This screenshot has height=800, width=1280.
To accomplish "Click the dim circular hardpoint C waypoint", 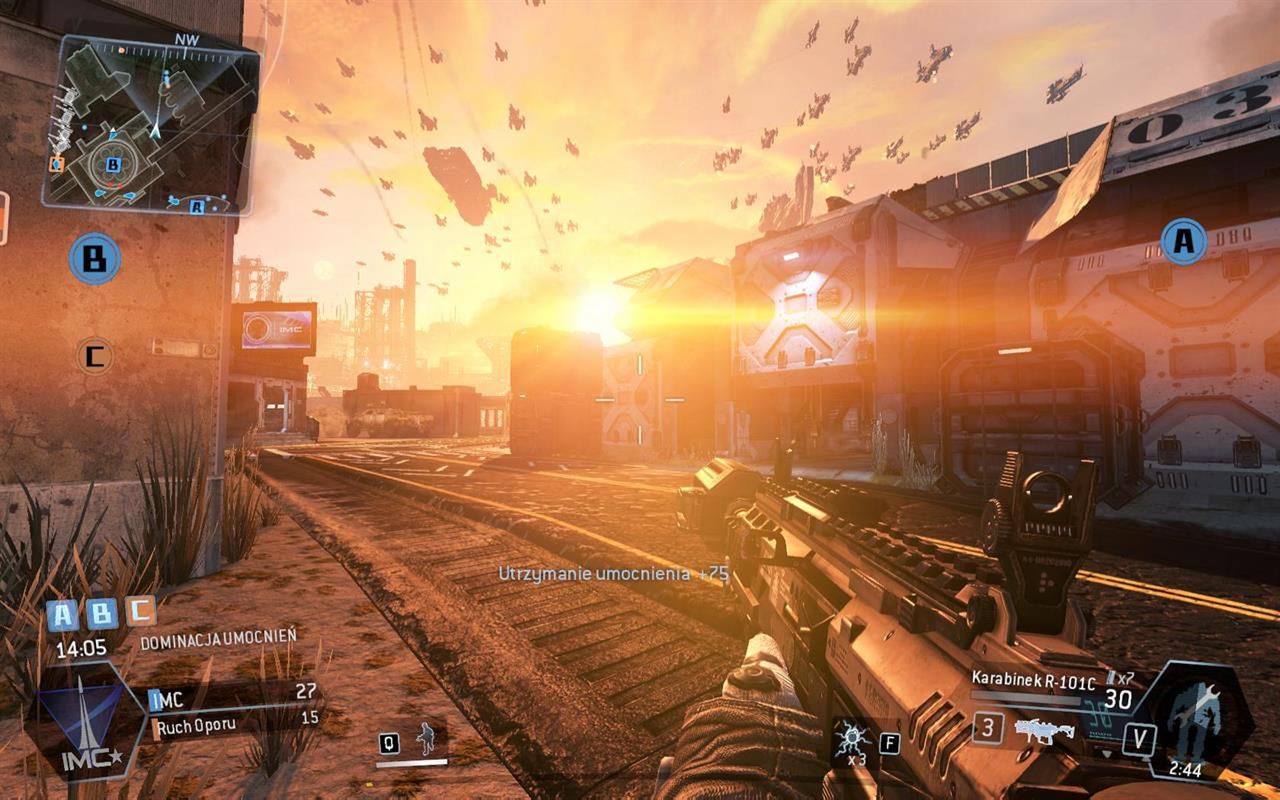I will (x=95, y=355).
